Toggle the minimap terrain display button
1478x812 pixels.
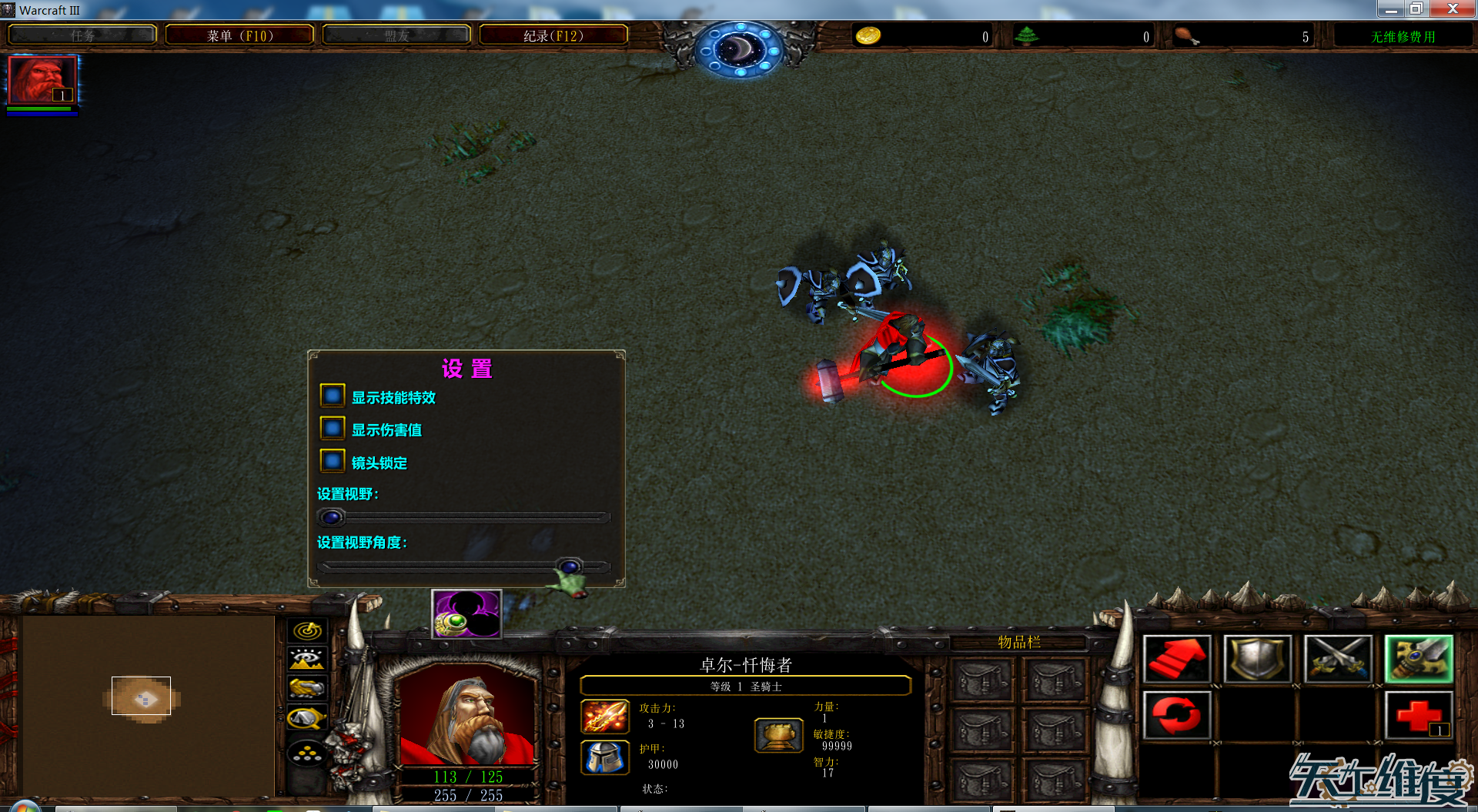(x=307, y=660)
